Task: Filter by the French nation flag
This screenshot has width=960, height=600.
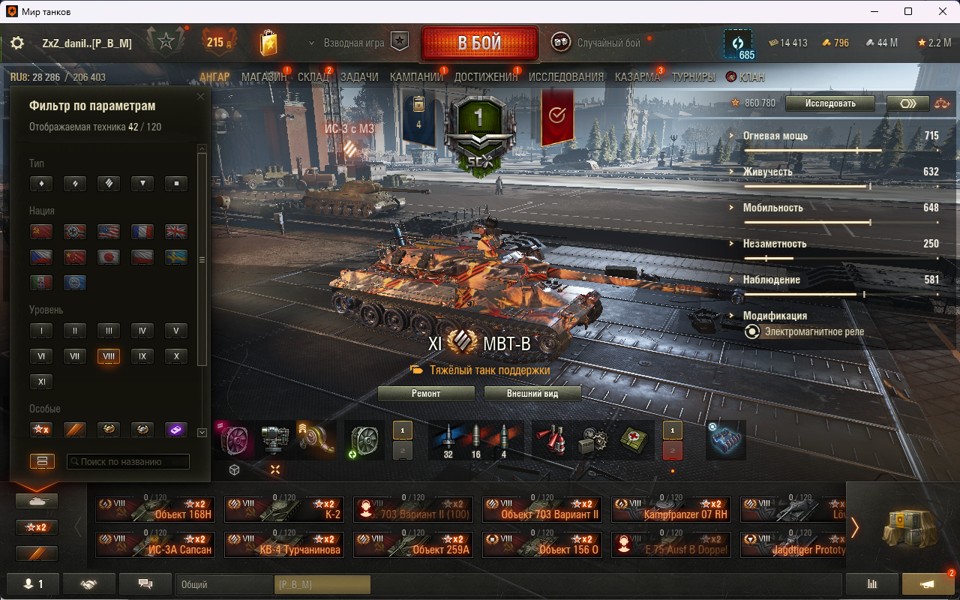Action: (x=142, y=231)
